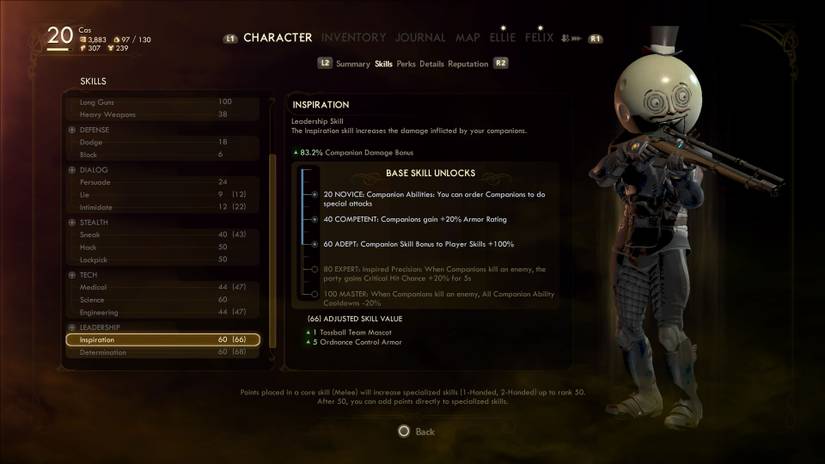This screenshot has height=464, width=825.
Task: Switch to the Perks sub-tab
Action: (406, 64)
